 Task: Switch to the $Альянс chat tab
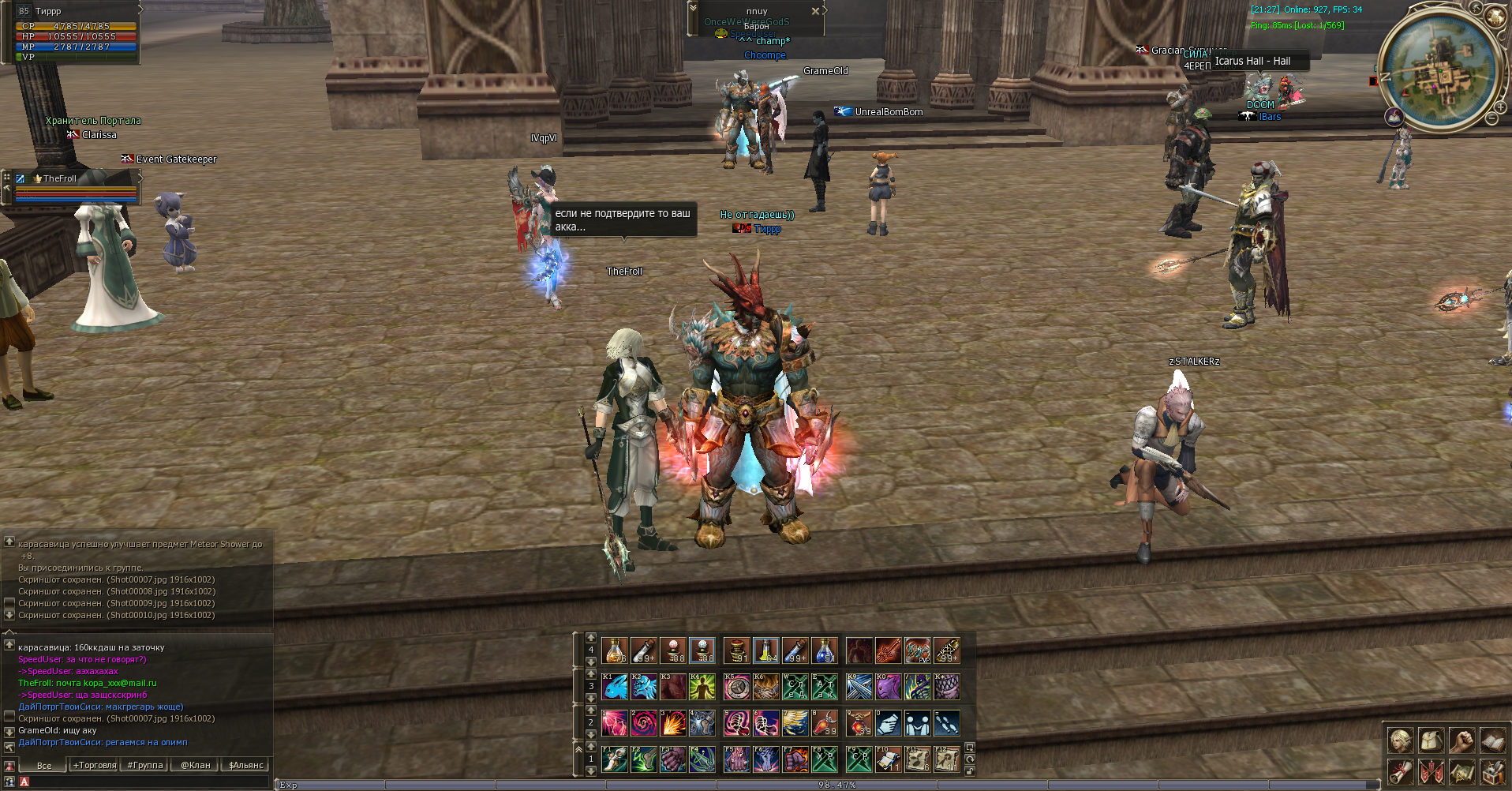246,765
